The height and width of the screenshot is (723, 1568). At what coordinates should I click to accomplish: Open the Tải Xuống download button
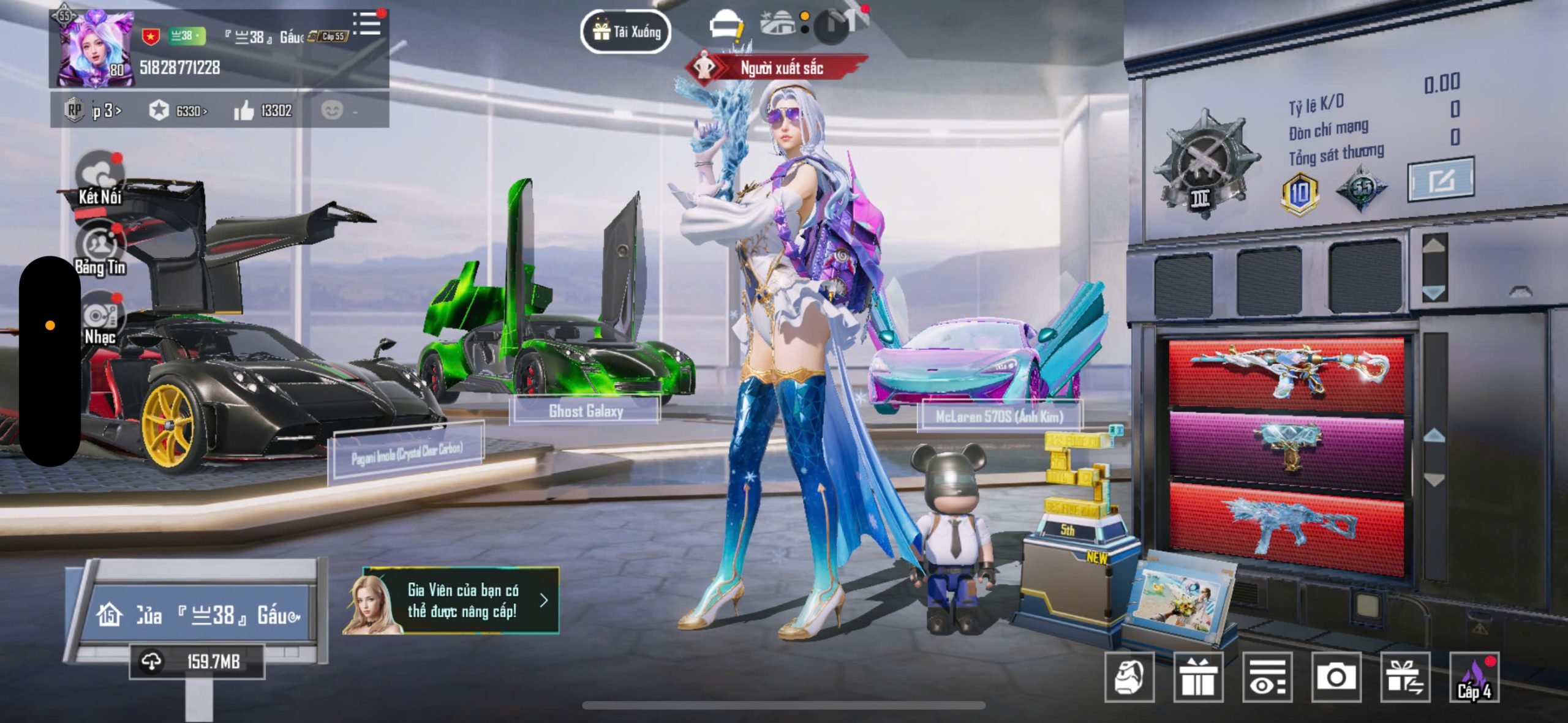pos(625,32)
